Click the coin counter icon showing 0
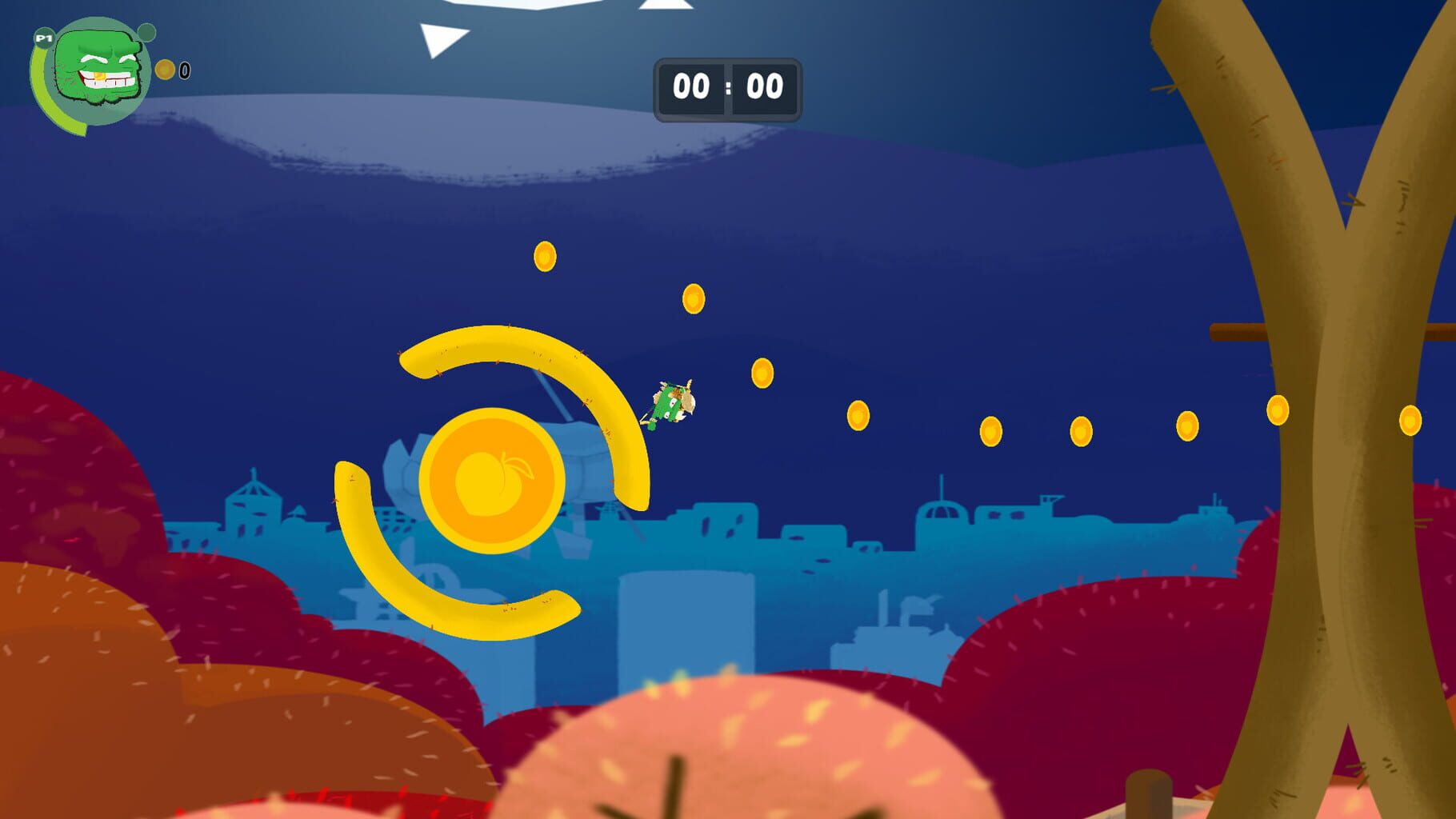 tap(166, 69)
